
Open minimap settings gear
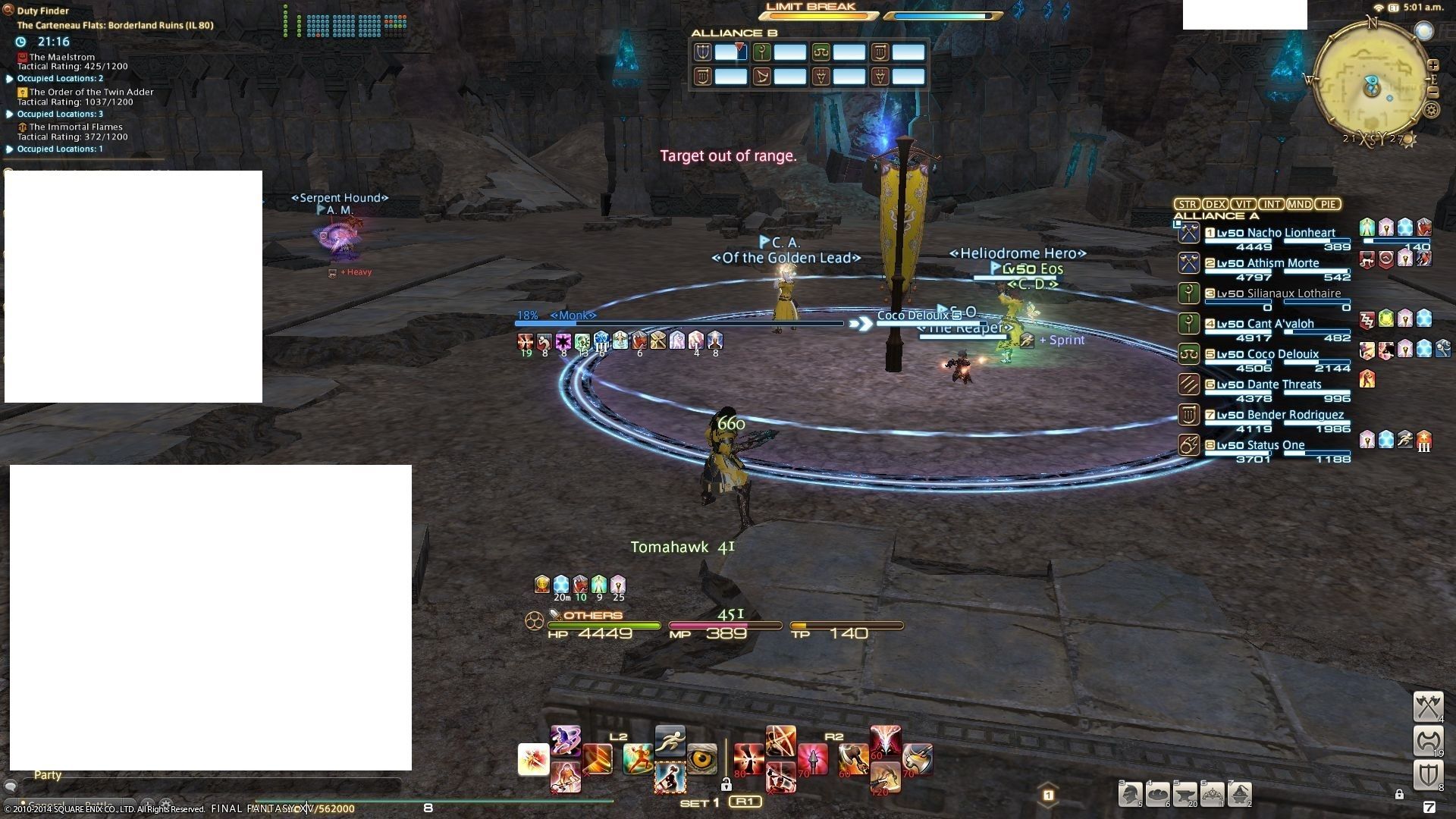click(x=1431, y=110)
